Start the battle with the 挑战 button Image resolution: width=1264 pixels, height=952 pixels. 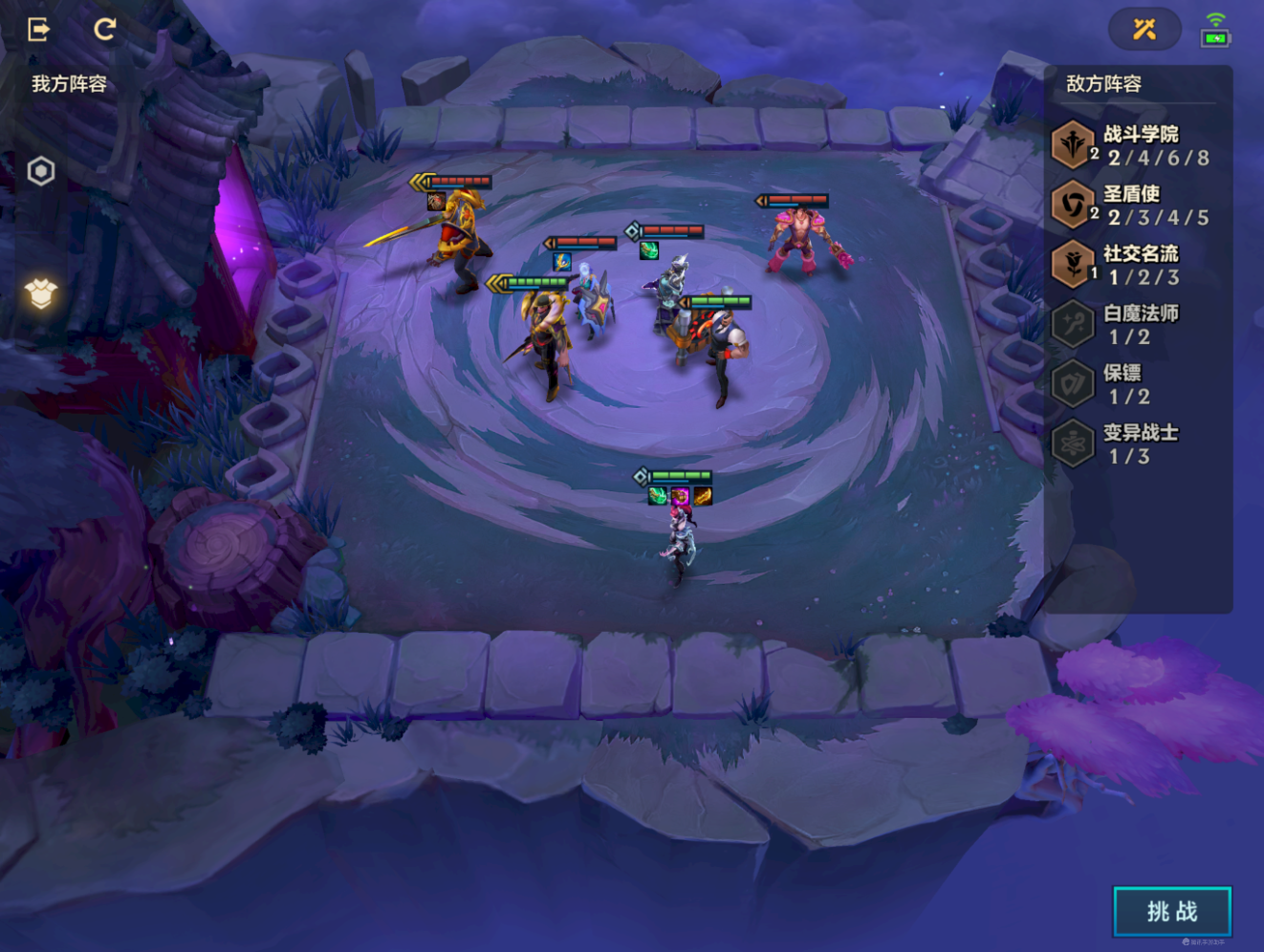point(1171,911)
